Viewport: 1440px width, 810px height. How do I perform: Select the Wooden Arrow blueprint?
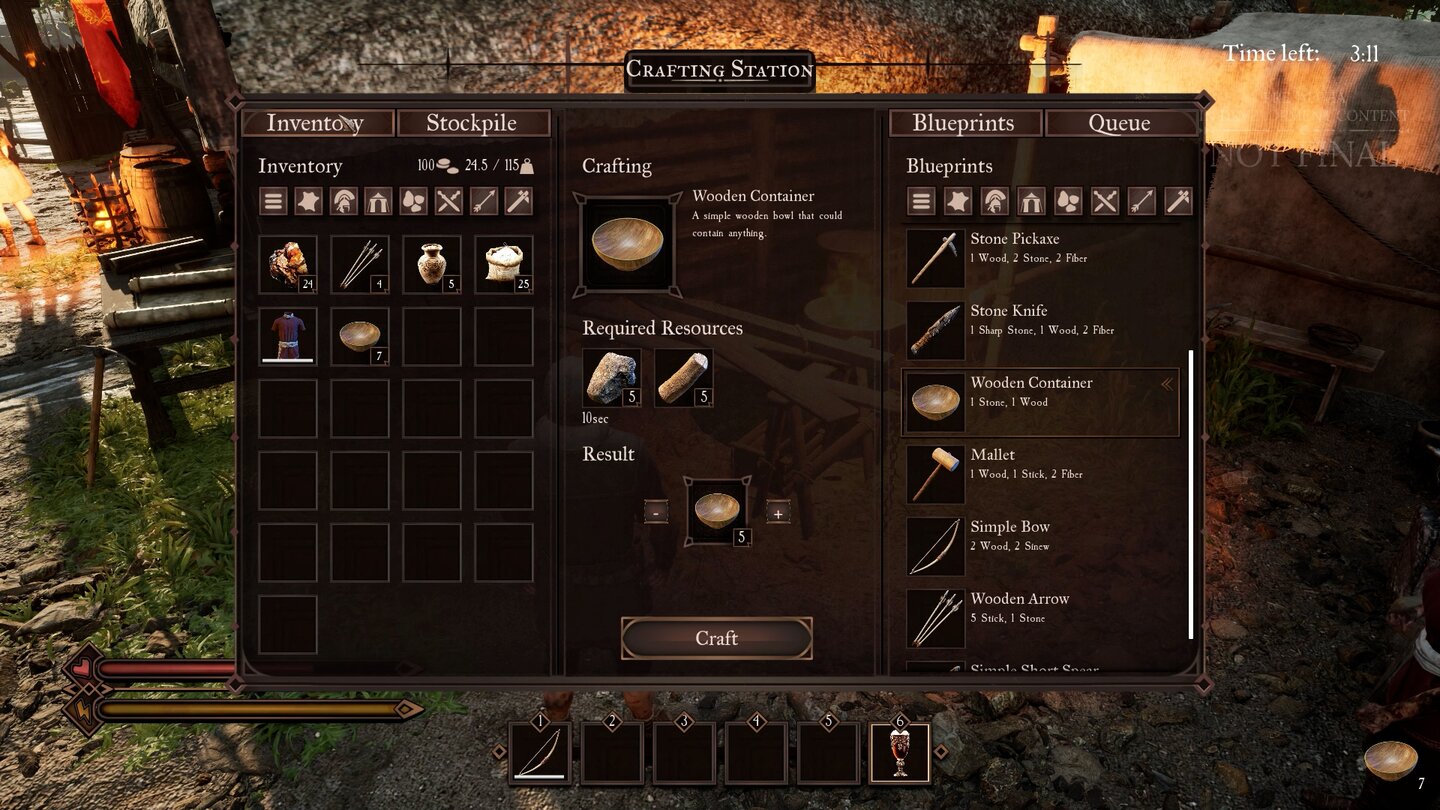click(1040, 618)
